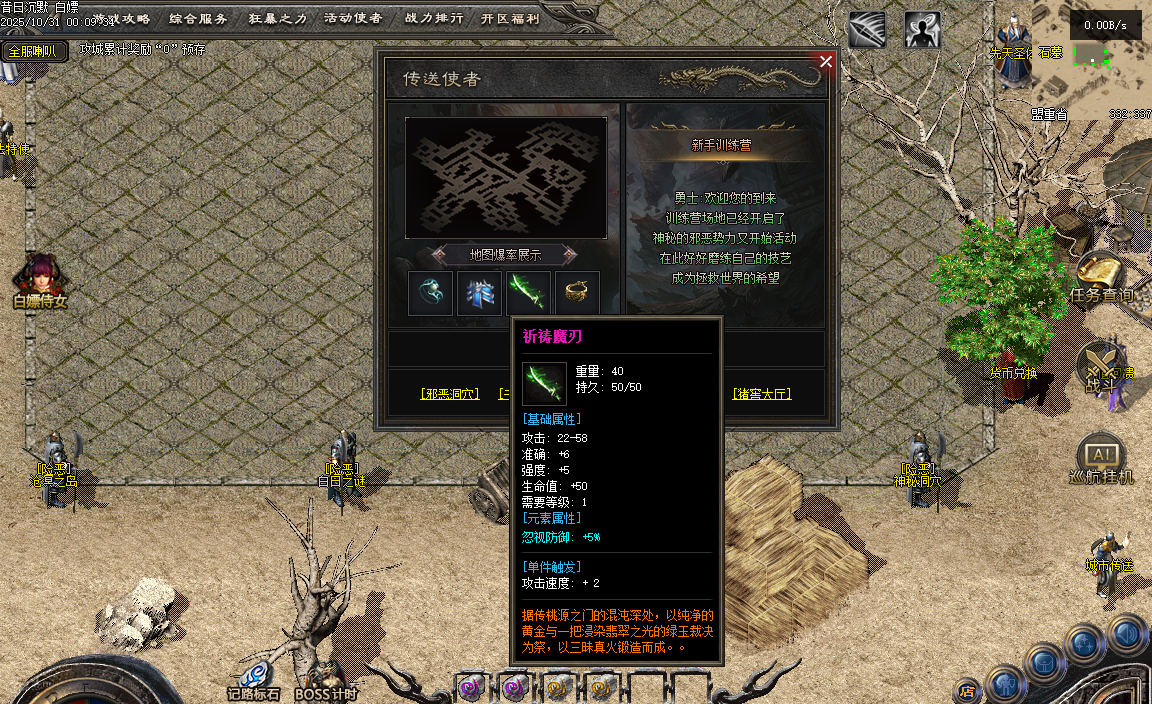Toggle the AI 巡航挂机 auto-play button

(1100, 459)
